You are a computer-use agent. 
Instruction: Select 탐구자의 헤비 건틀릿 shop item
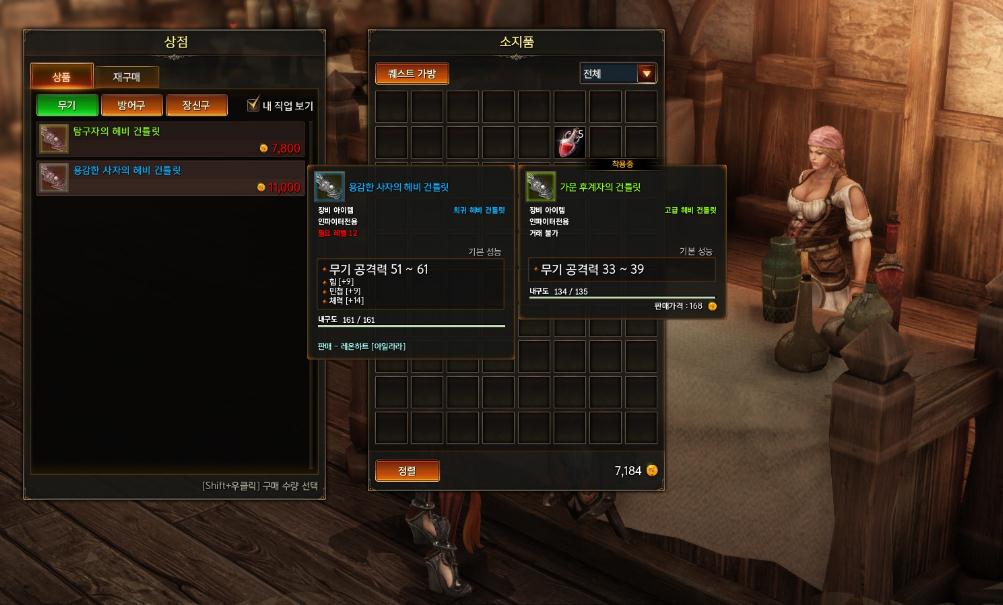pos(171,139)
